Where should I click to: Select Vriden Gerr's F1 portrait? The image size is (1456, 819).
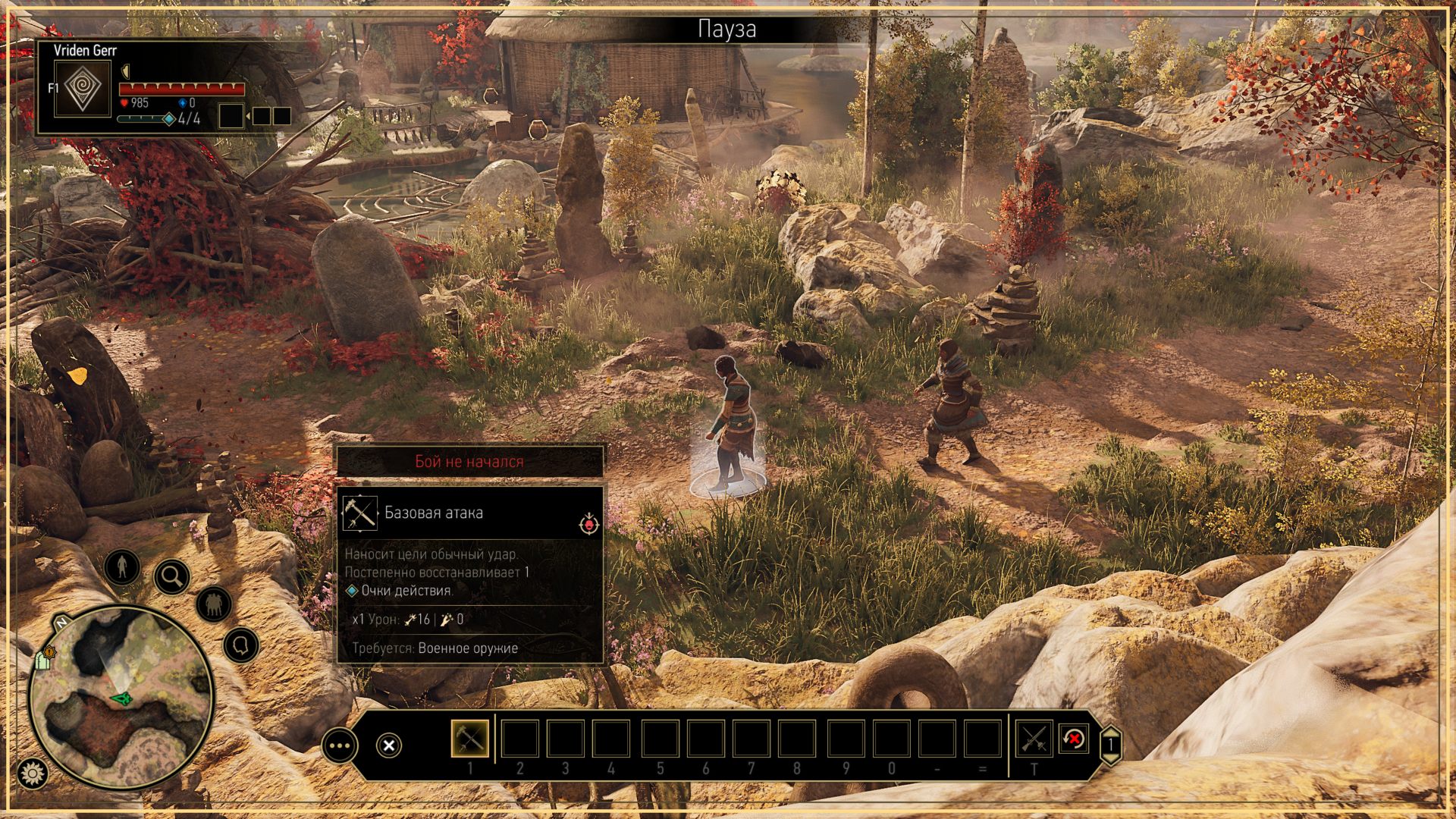tap(83, 89)
